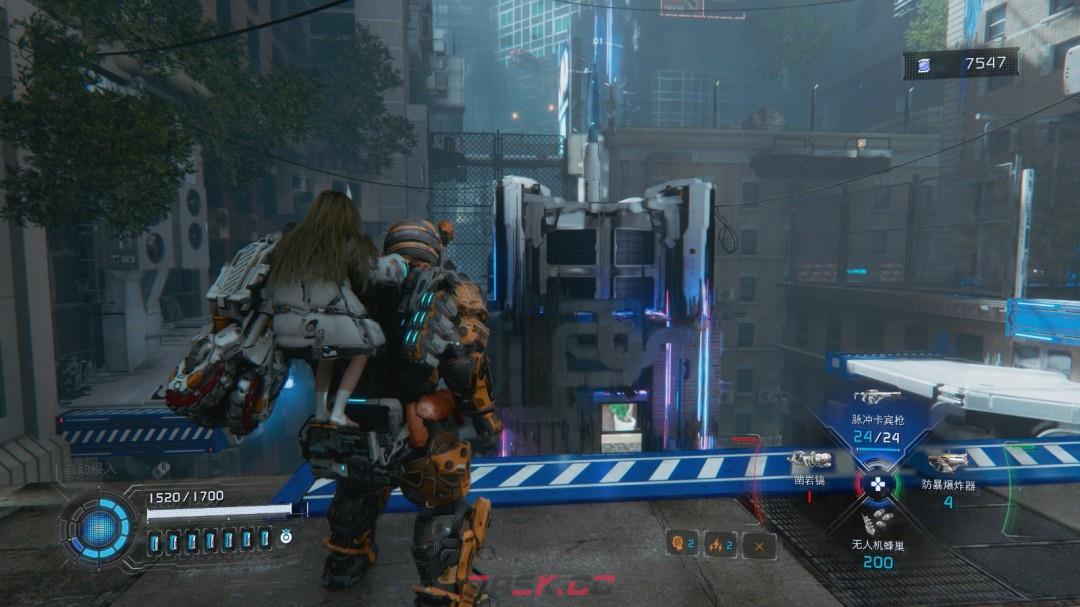Equip the riot blaster (防暴爆炸器)

946,463
